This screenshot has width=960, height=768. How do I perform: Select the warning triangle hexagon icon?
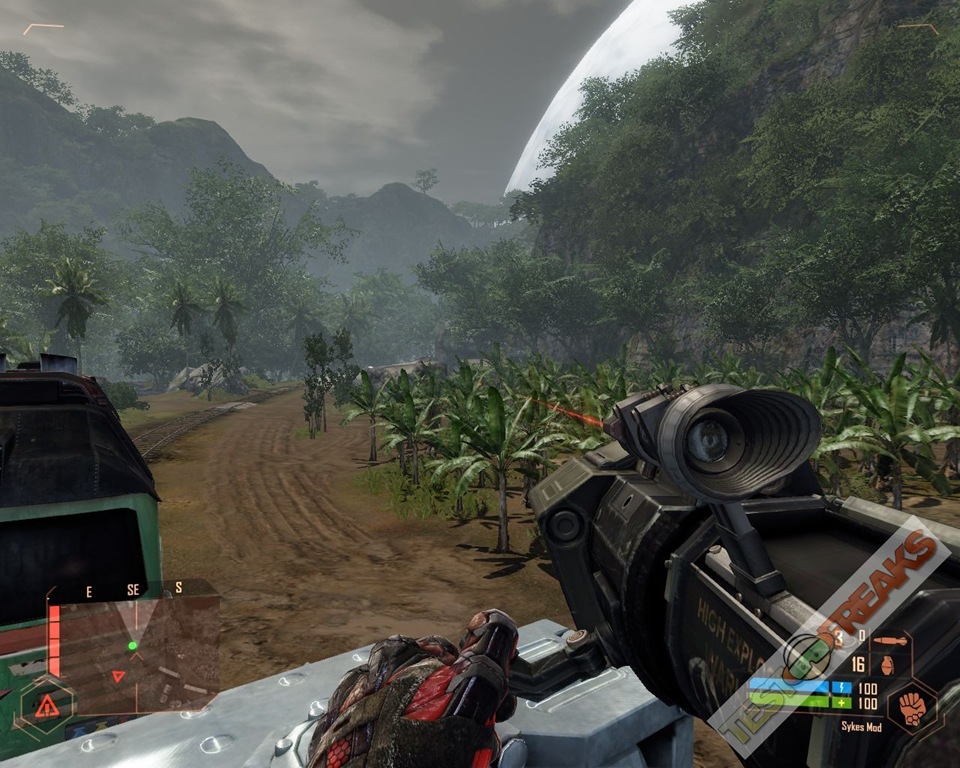tap(46, 706)
